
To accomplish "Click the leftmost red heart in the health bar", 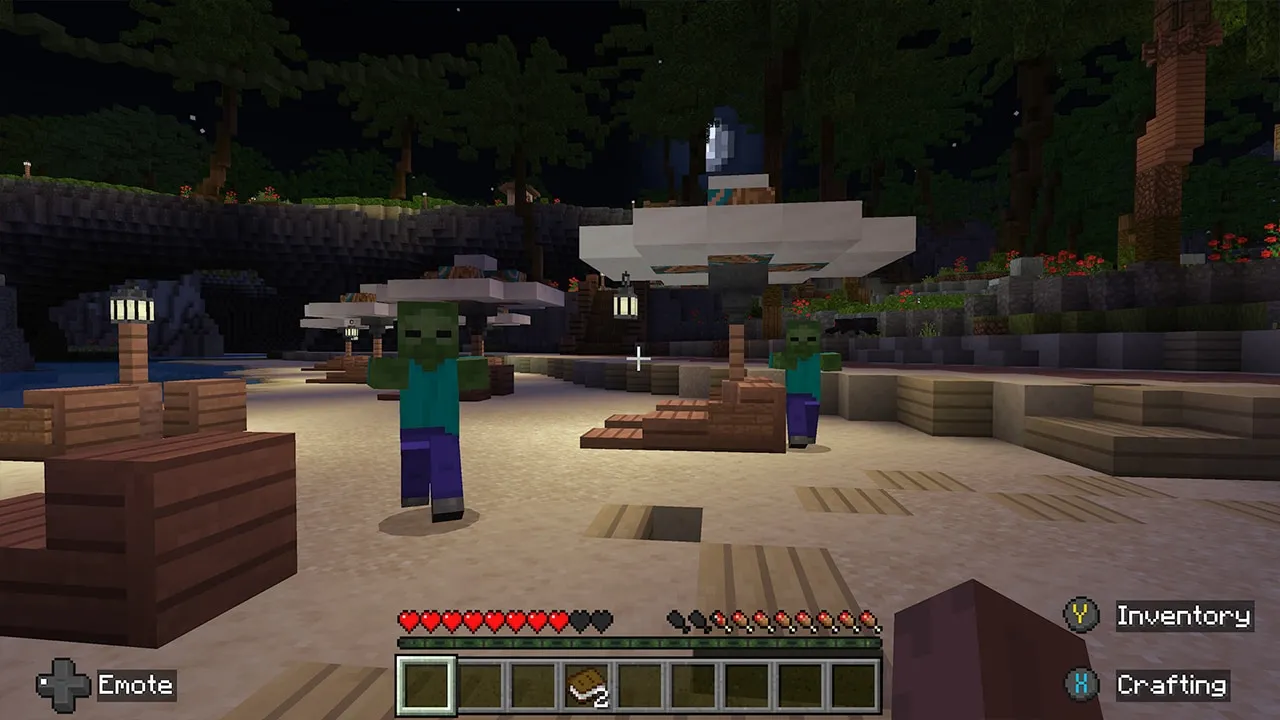I will click(406, 620).
